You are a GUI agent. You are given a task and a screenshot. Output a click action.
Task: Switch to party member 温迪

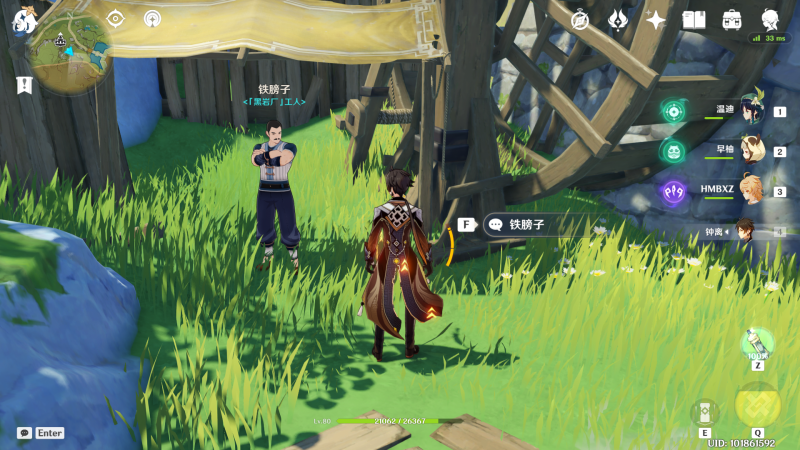click(x=752, y=112)
